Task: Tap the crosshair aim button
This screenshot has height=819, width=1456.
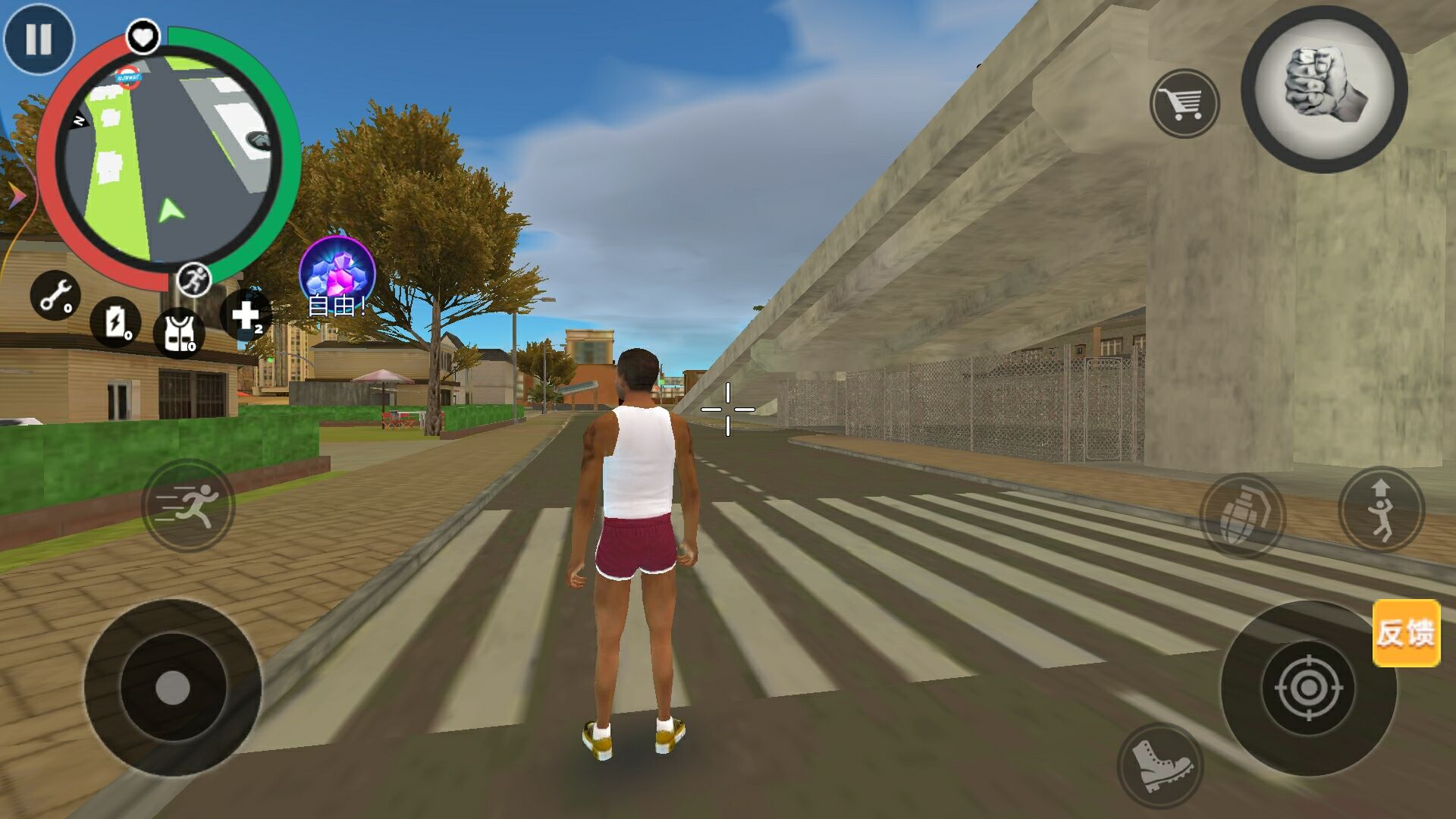Action: click(1308, 688)
